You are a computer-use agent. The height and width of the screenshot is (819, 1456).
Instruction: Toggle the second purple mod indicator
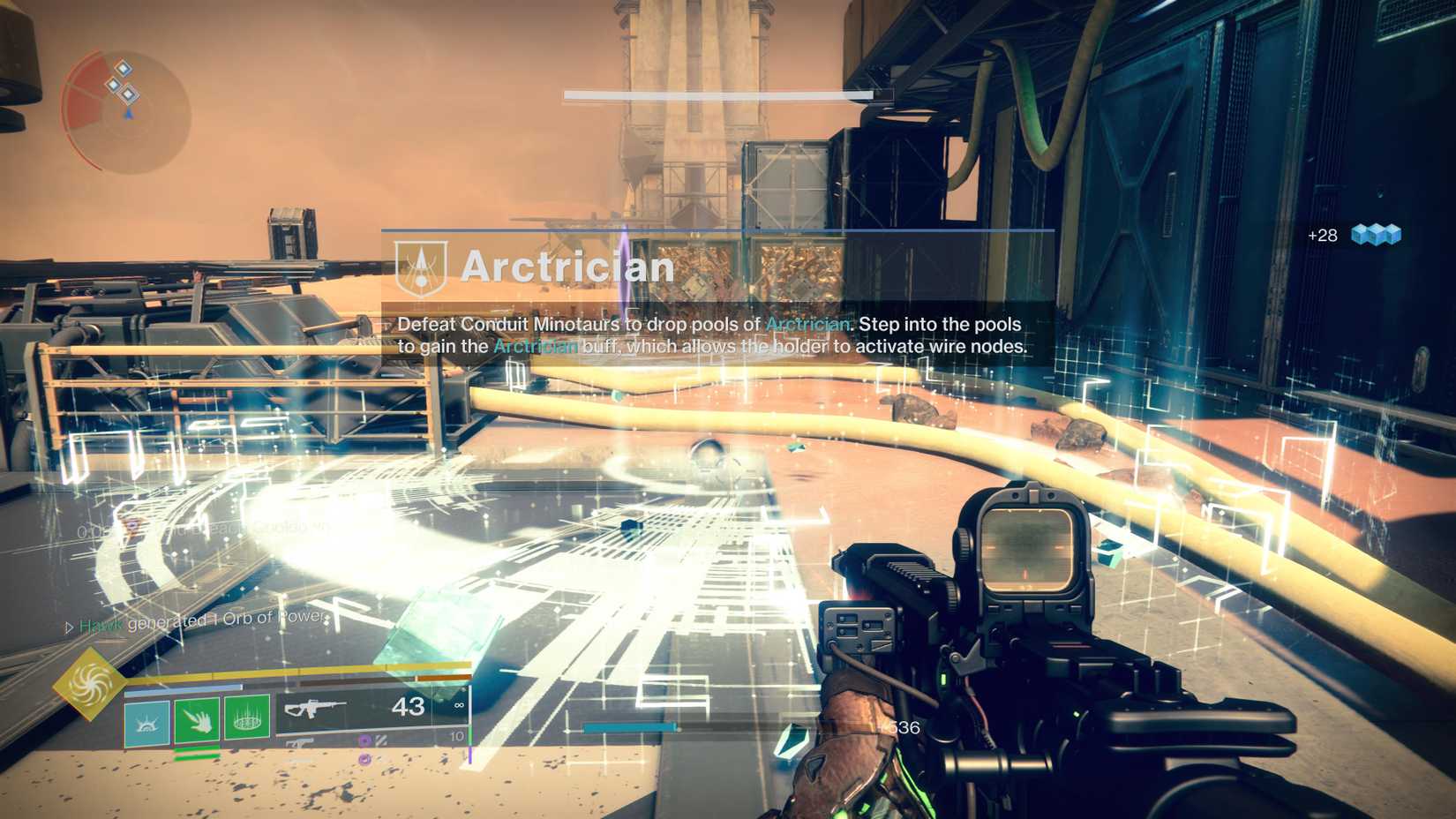(x=364, y=760)
